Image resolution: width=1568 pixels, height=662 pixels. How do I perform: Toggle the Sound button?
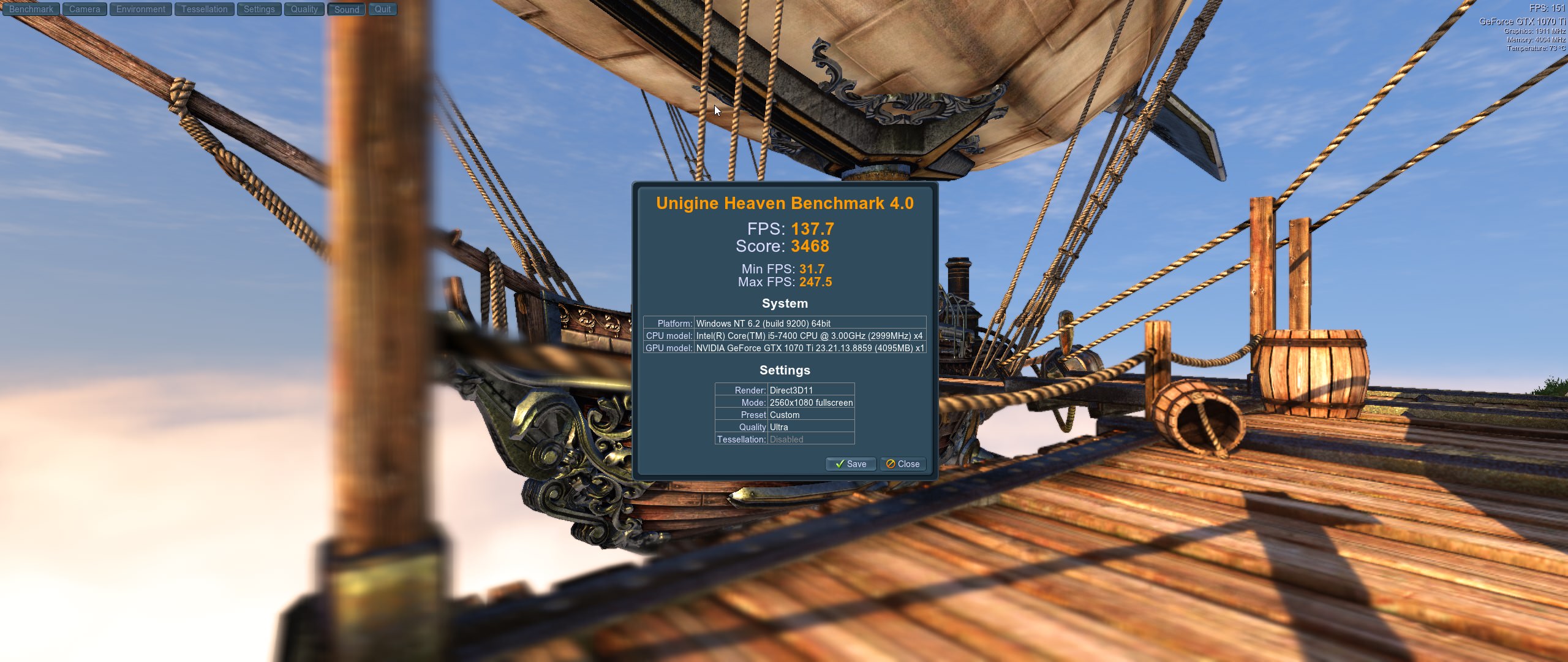347,9
